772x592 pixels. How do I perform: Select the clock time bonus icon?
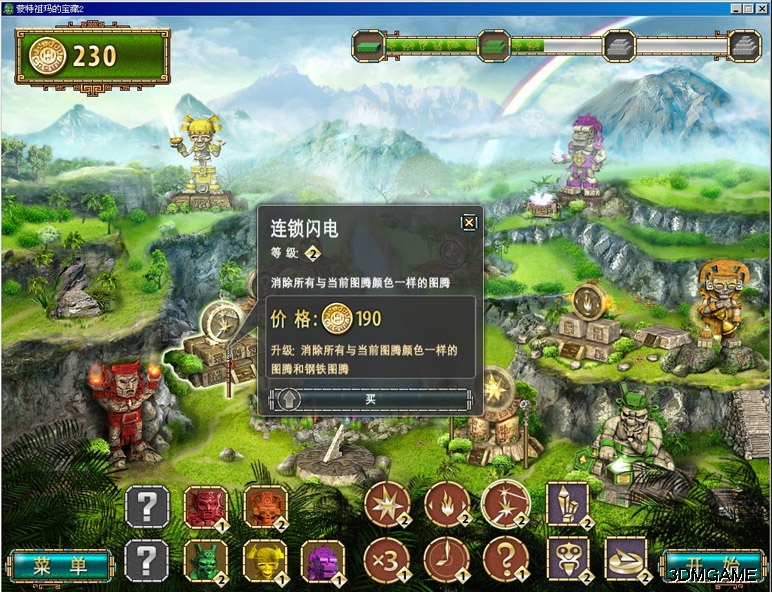[446, 560]
